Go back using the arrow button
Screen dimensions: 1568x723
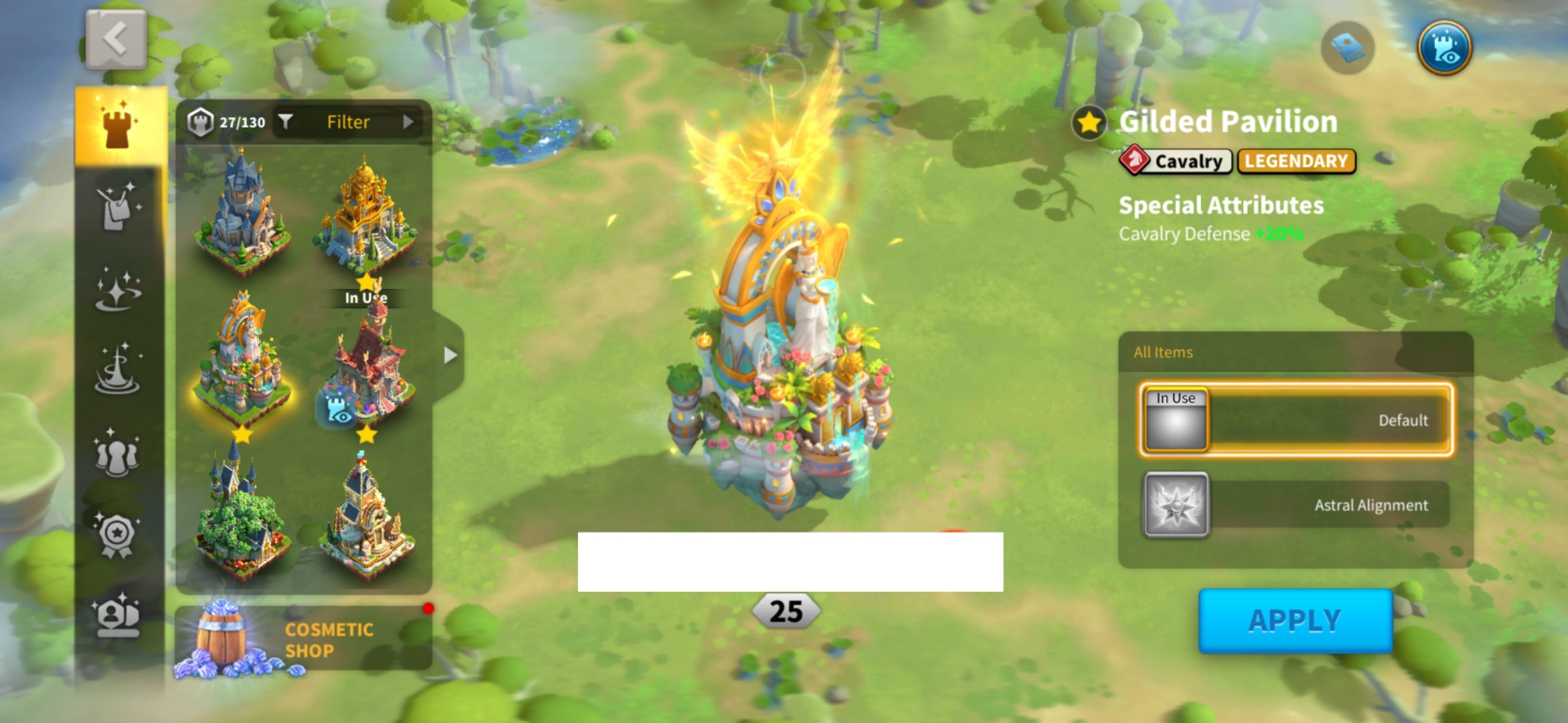click(x=116, y=40)
